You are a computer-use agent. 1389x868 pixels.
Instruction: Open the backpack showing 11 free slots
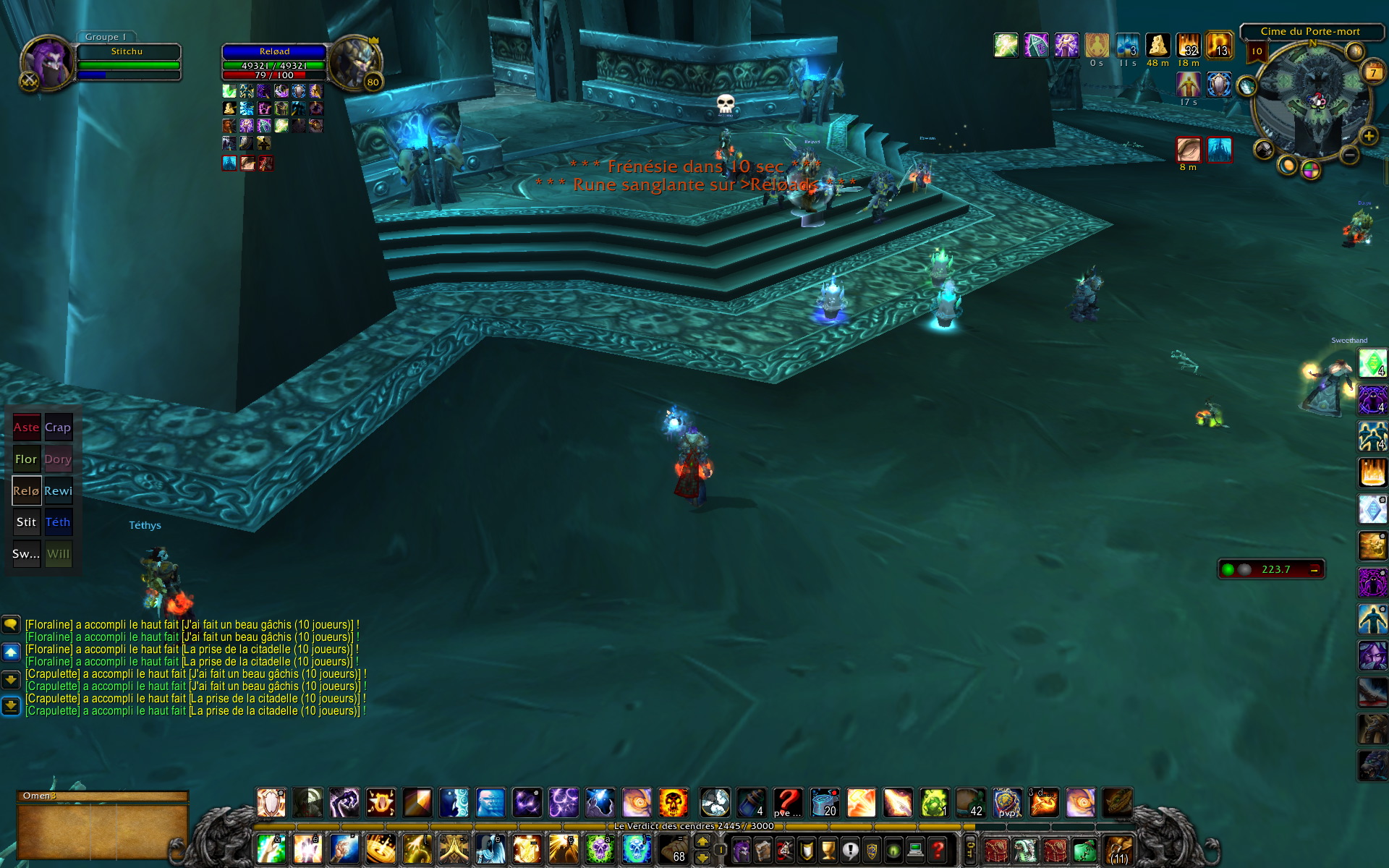point(1118,850)
